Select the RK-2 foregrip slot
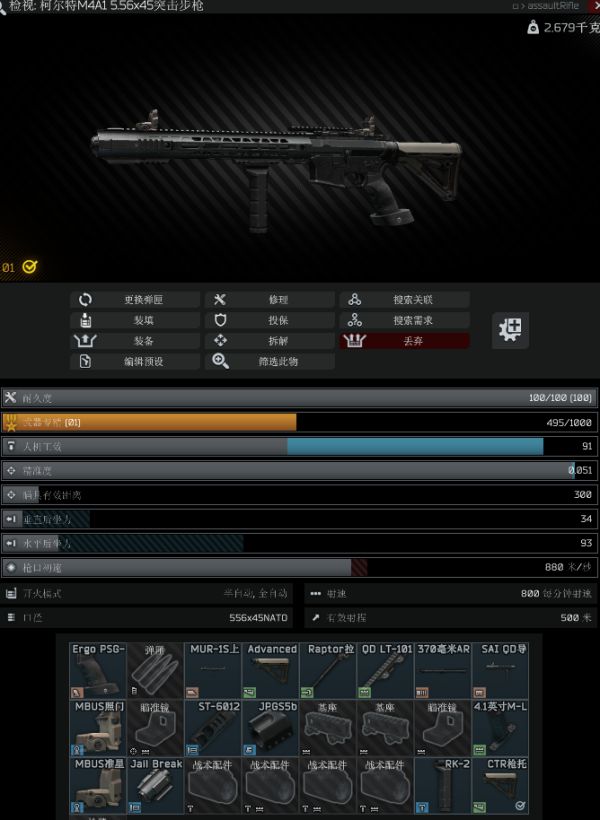 click(443, 784)
